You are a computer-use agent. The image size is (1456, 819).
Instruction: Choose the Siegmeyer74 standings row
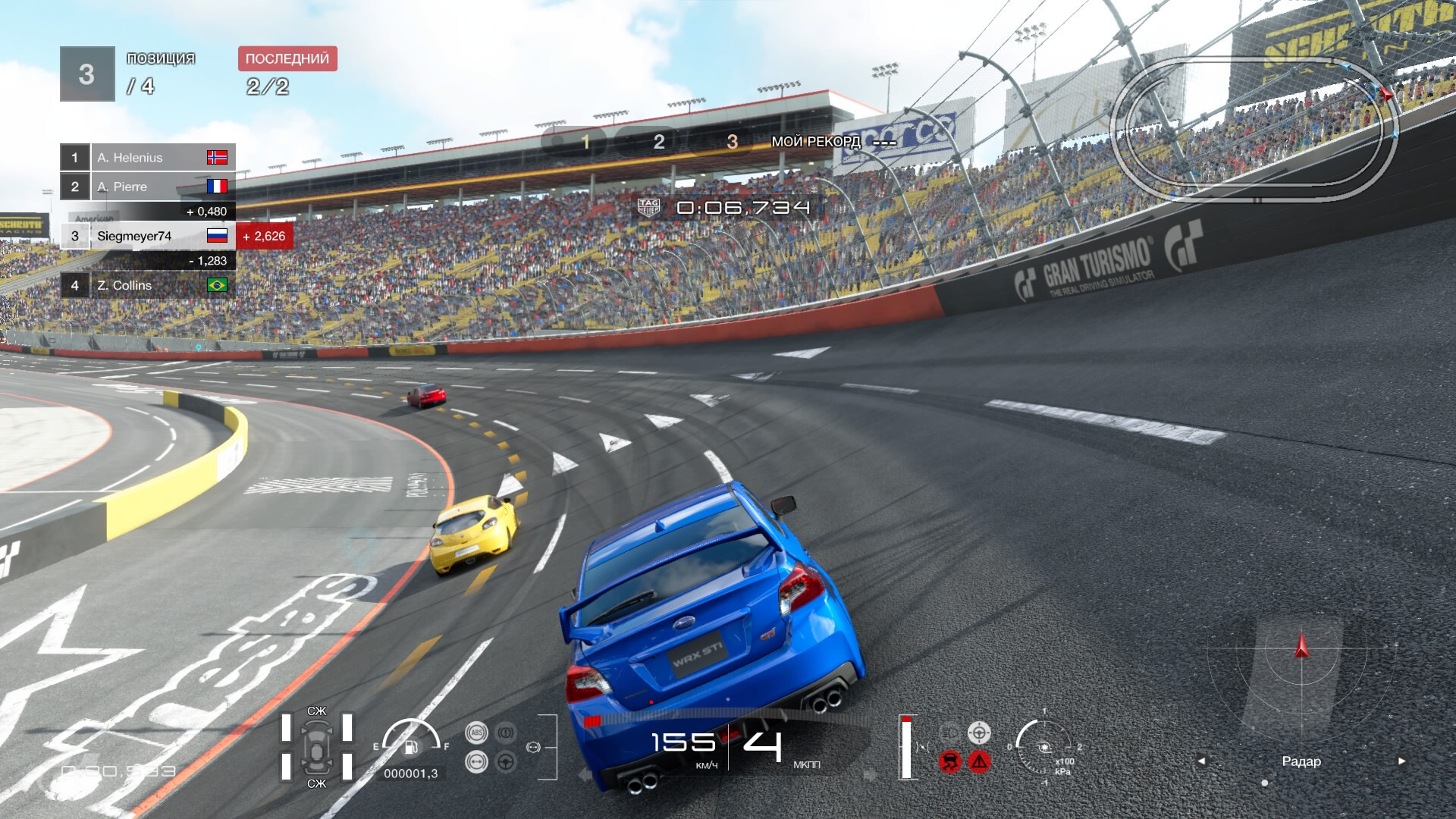click(x=148, y=236)
